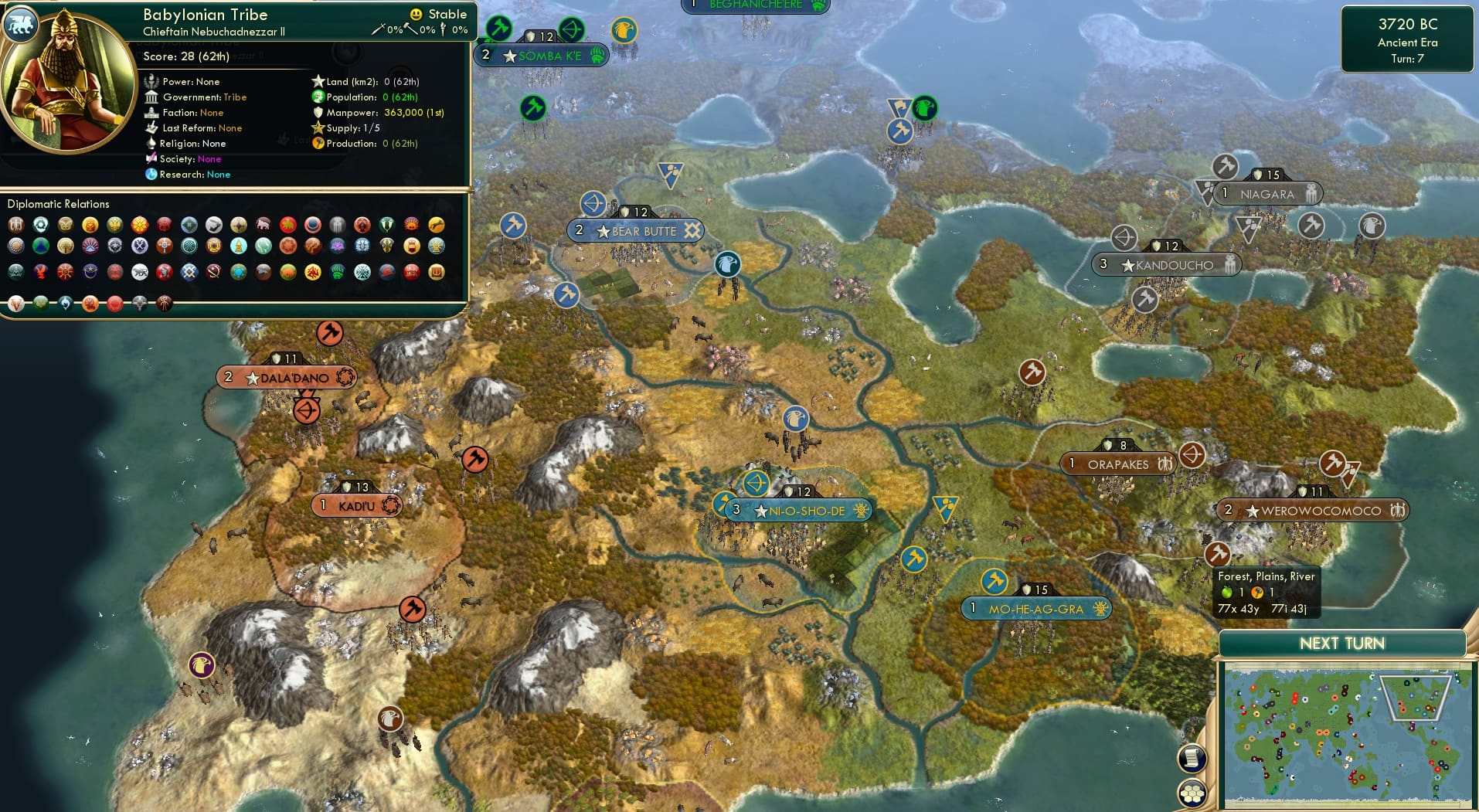The image size is (1479, 812).
Task: Click the Government Tribe building icon
Action: (x=152, y=97)
